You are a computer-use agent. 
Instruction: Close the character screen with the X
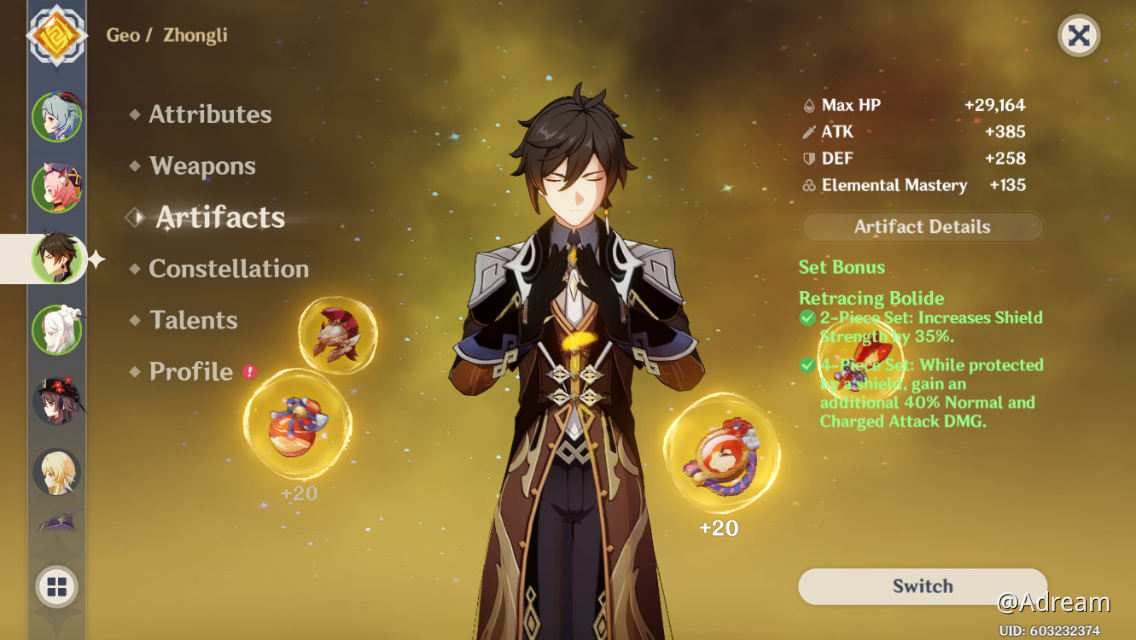[x=1078, y=37]
